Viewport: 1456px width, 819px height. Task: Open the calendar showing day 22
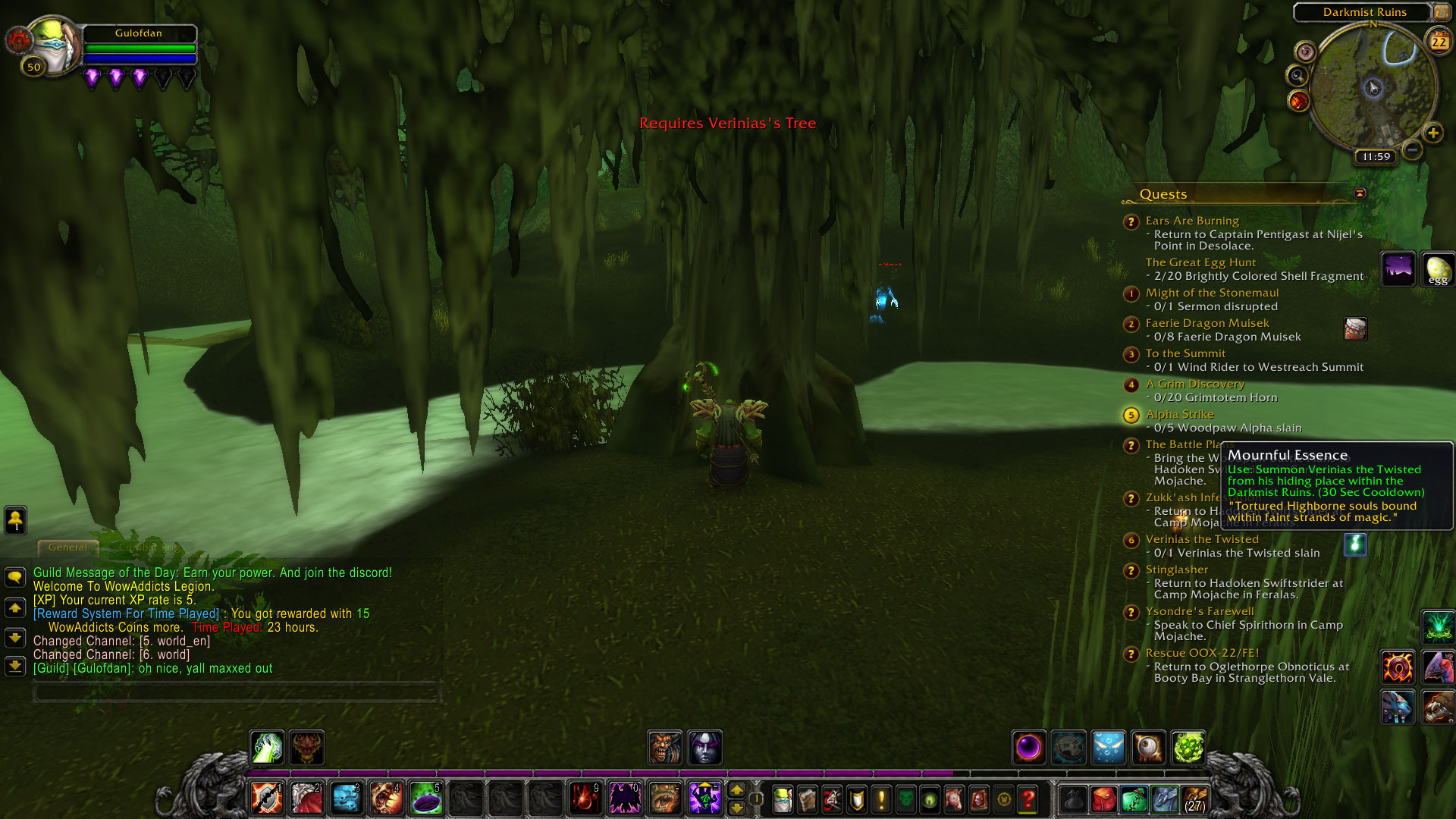click(1439, 41)
